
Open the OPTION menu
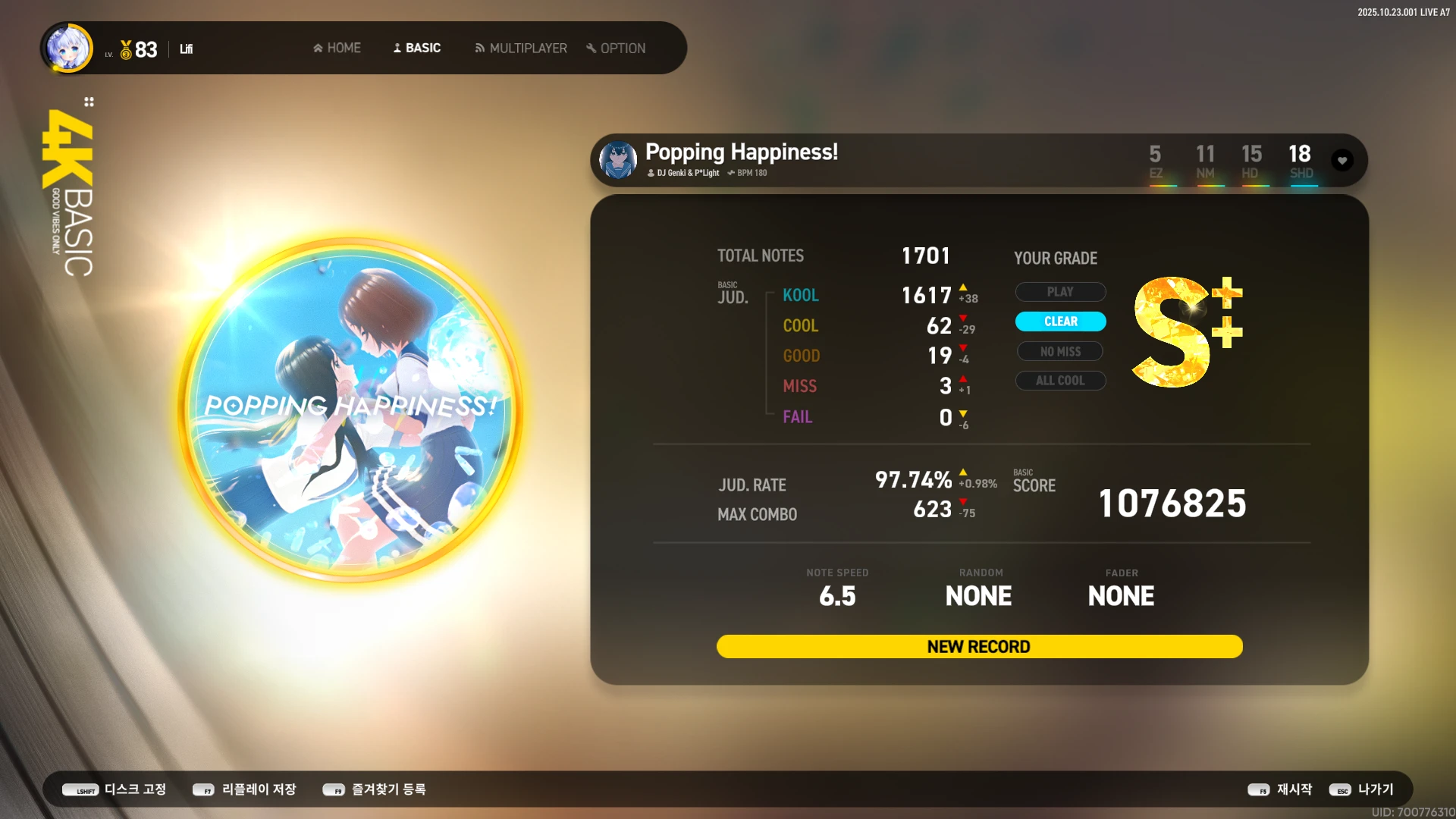tap(616, 48)
